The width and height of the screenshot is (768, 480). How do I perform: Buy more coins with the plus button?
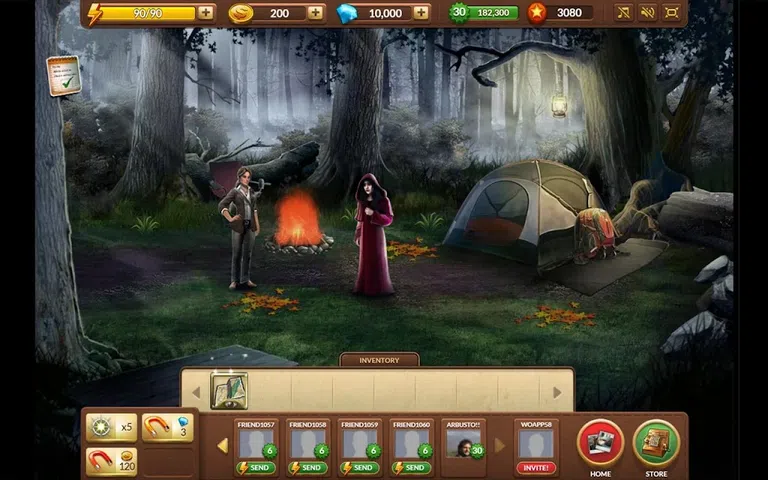pyautogui.click(x=316, y=13)
